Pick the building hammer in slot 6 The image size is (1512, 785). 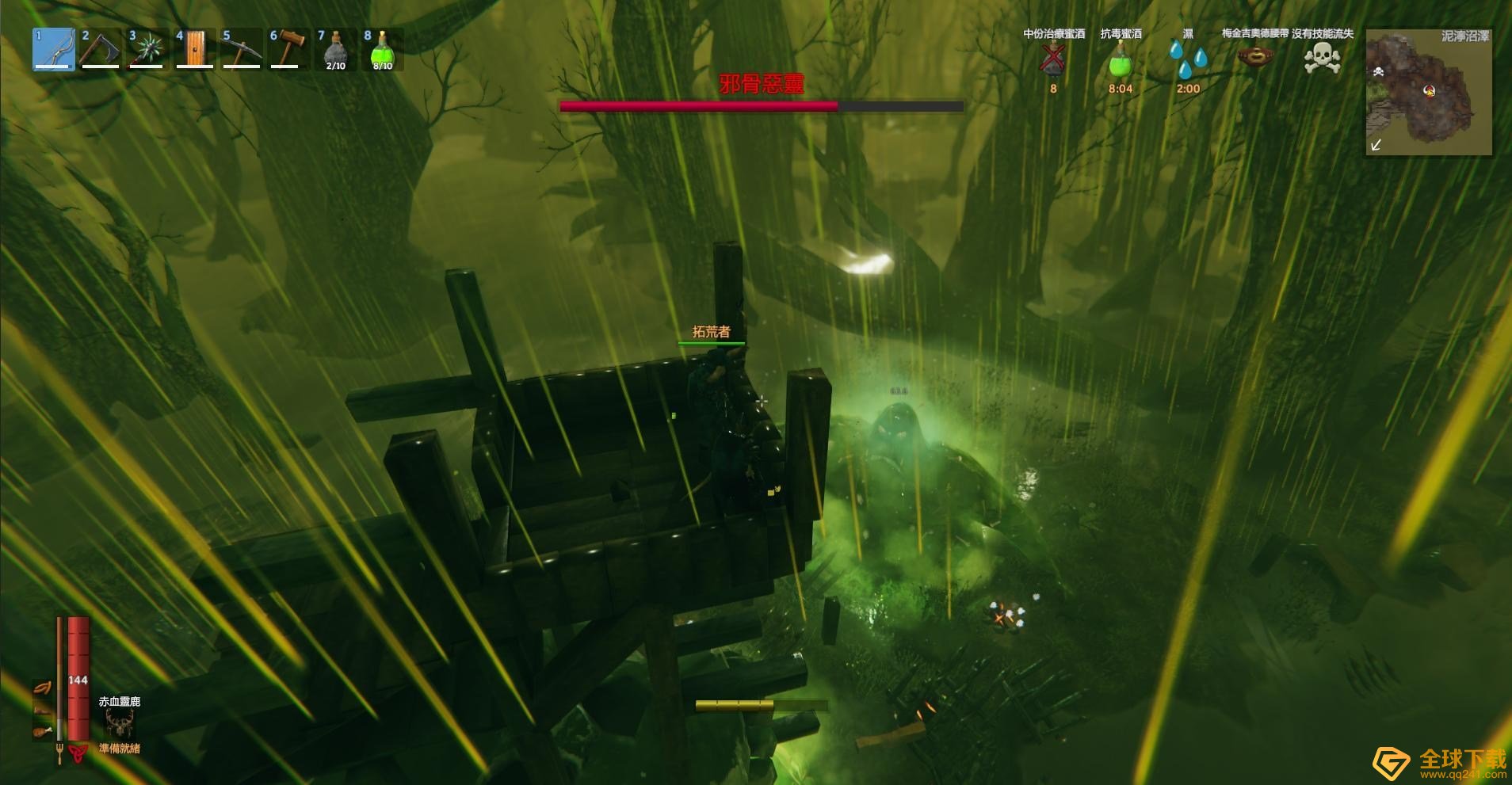click(288, 49)
